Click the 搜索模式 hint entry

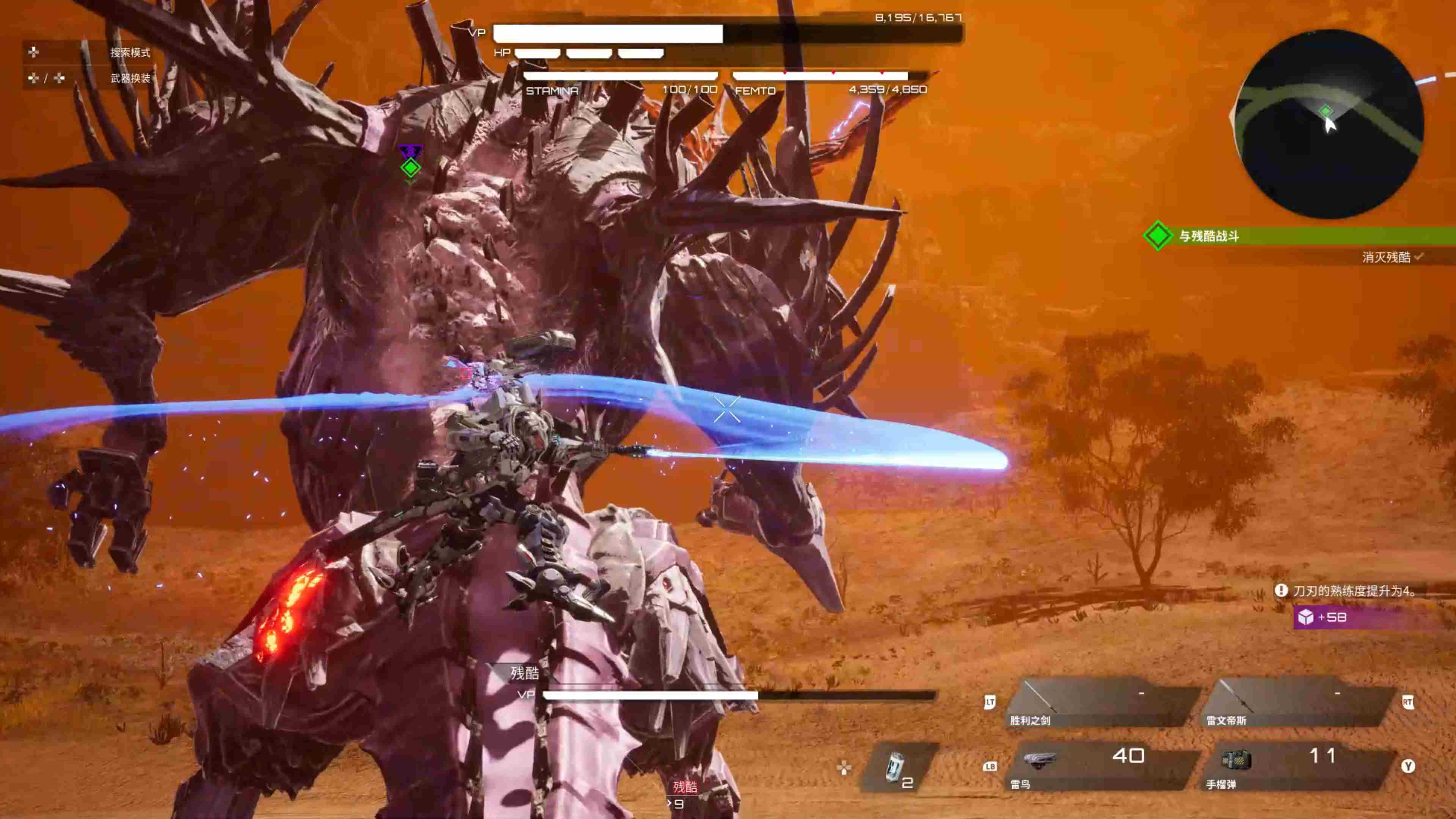130,53
